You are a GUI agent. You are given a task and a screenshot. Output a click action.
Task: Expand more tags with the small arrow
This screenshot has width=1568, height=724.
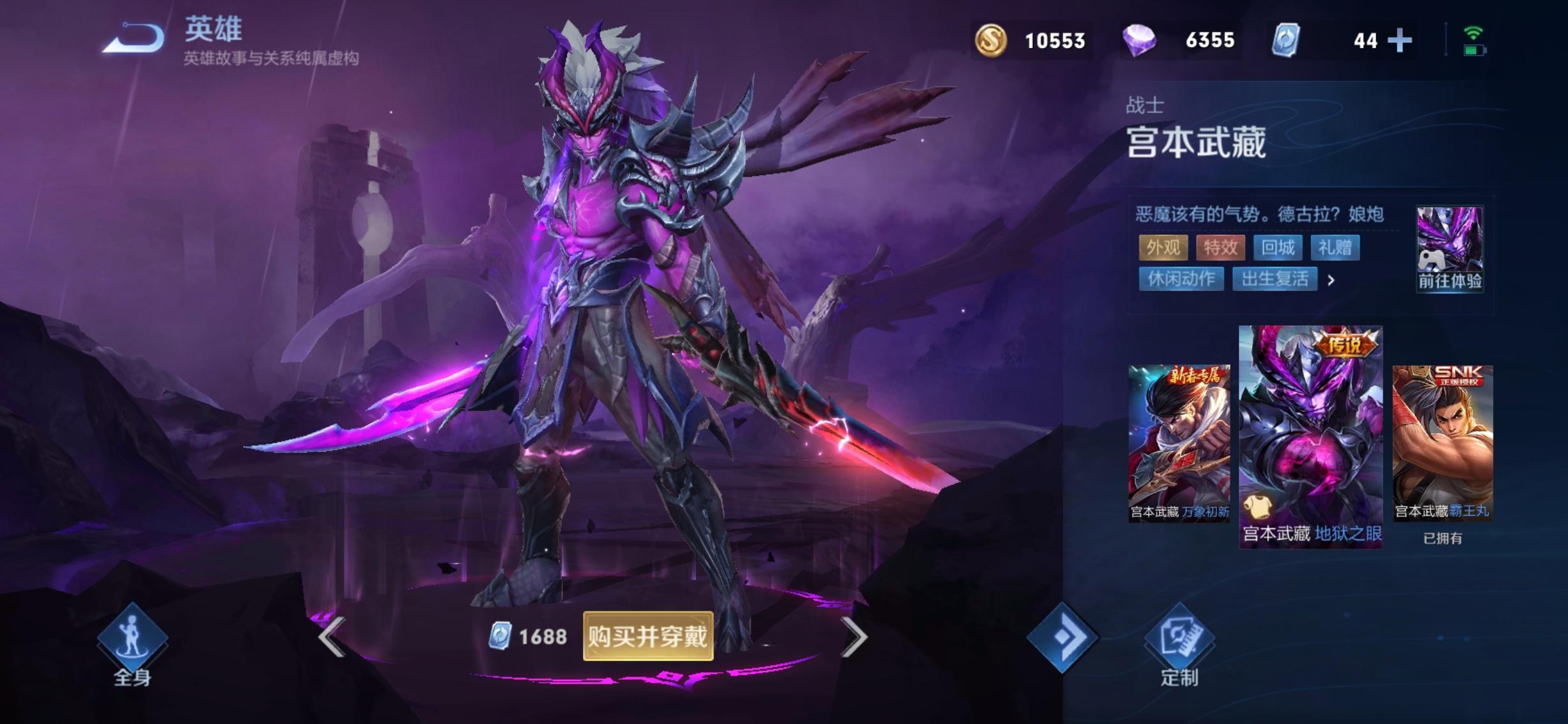click(1331, 280)
